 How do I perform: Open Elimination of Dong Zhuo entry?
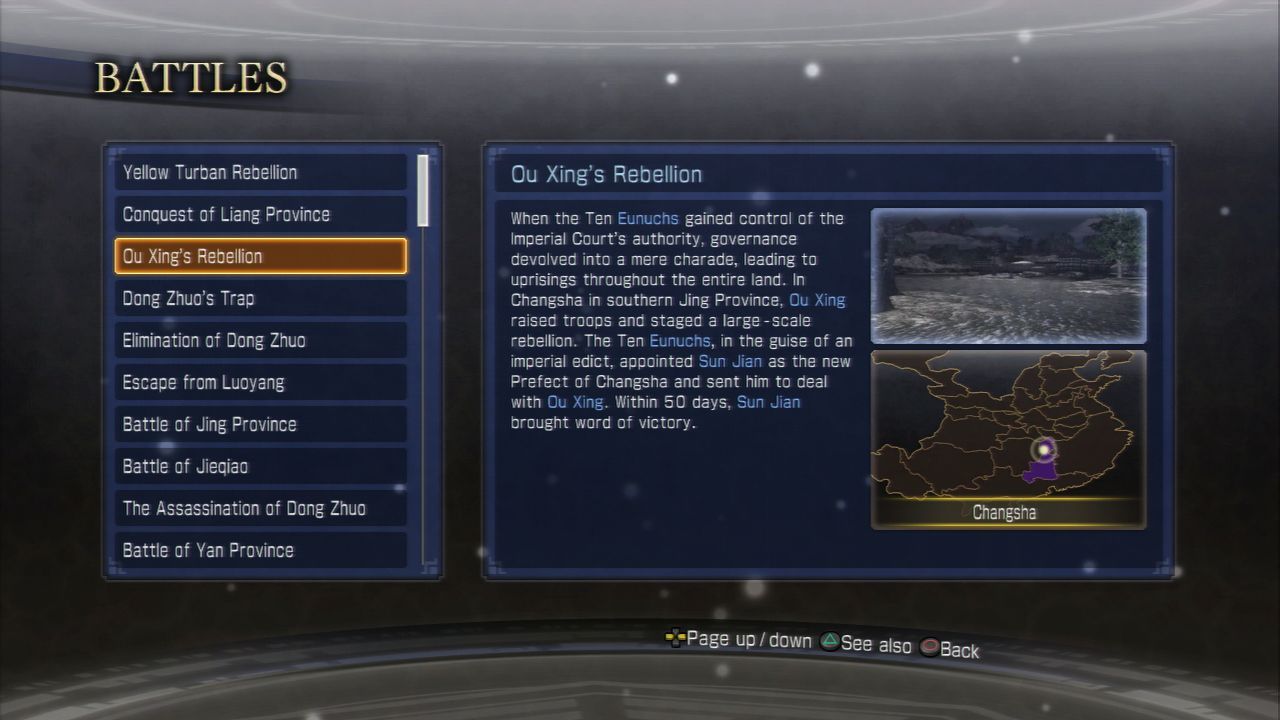260,340
